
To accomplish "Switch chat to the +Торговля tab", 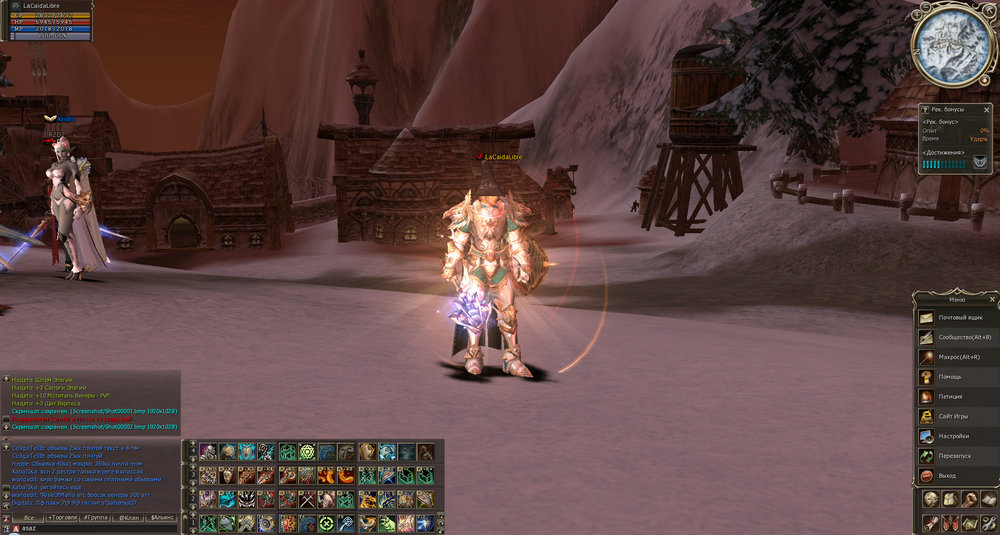I will pos(64,518).
